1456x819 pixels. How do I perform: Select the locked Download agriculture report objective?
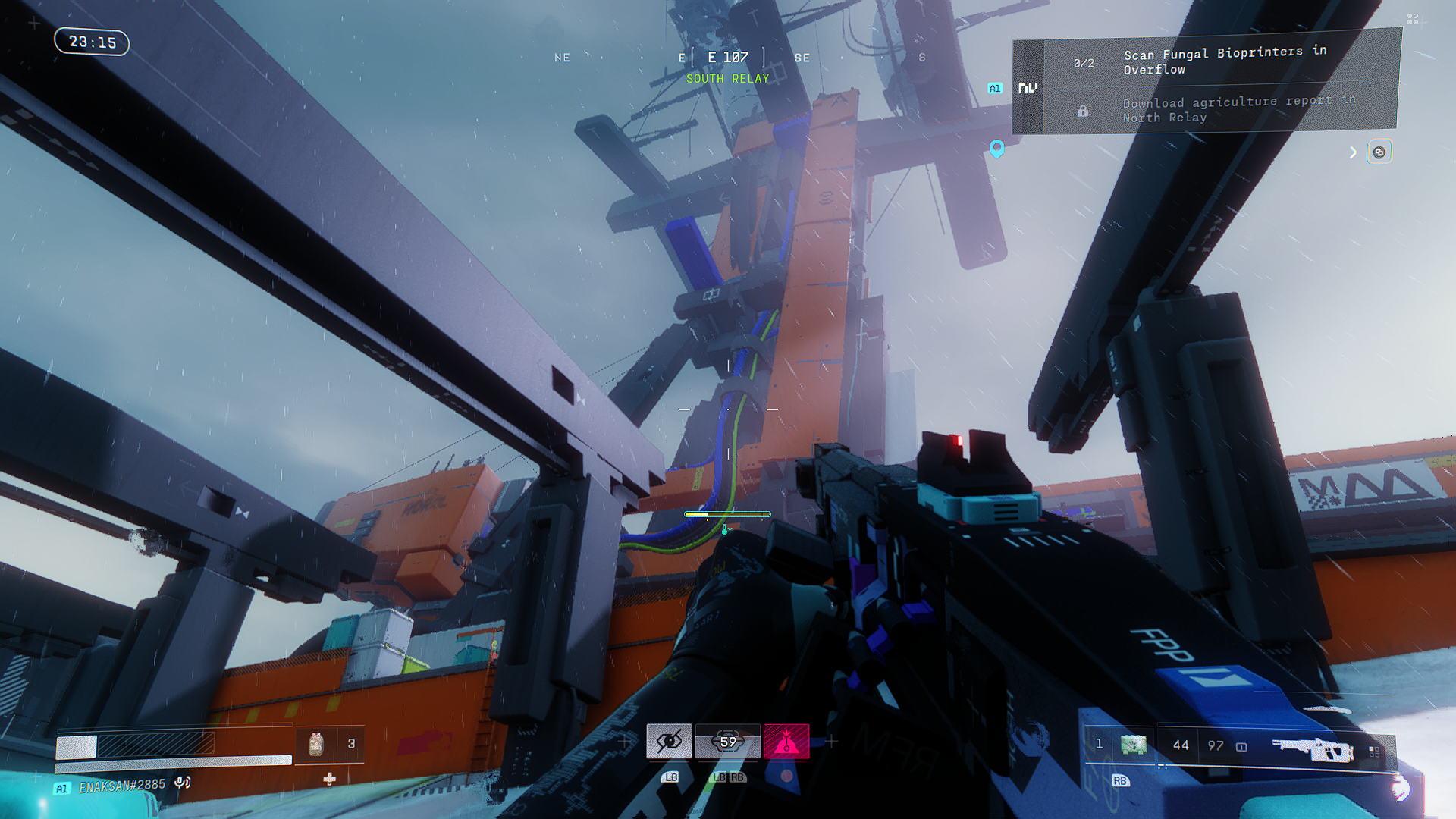(x=1238, y=109)
